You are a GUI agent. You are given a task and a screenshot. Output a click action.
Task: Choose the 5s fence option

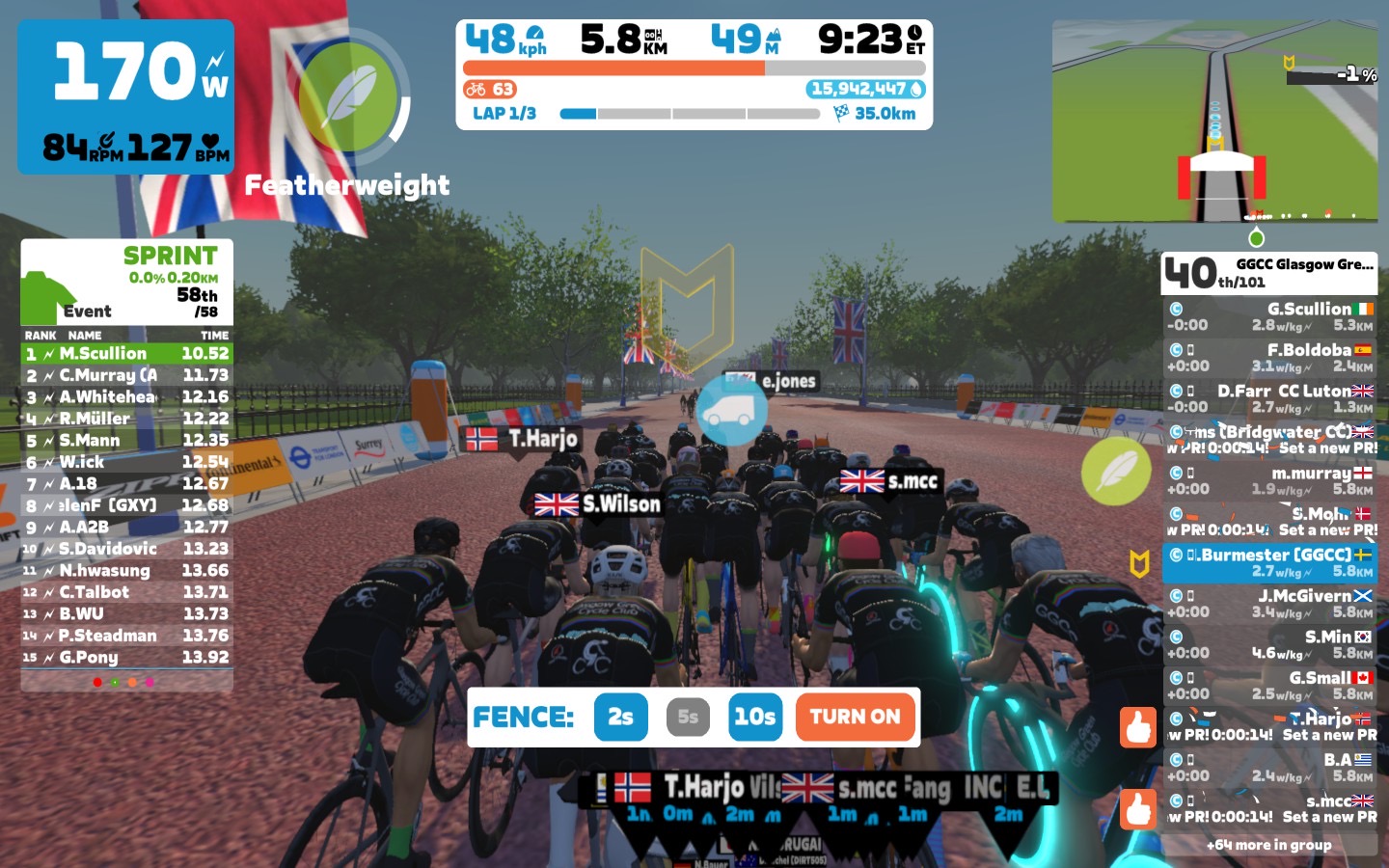tap(688, 717)
